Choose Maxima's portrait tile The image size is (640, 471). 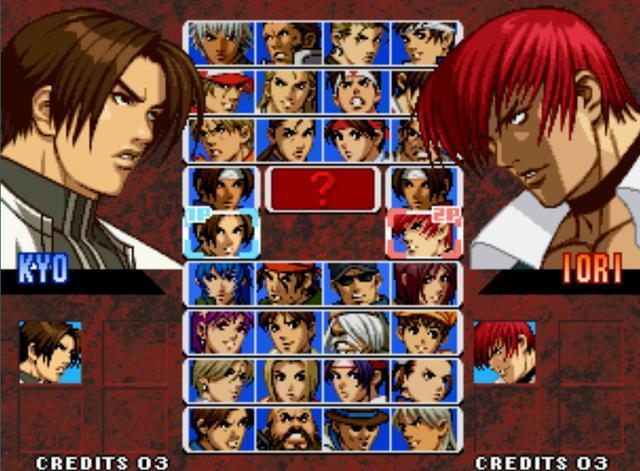(x=290, y=42)
